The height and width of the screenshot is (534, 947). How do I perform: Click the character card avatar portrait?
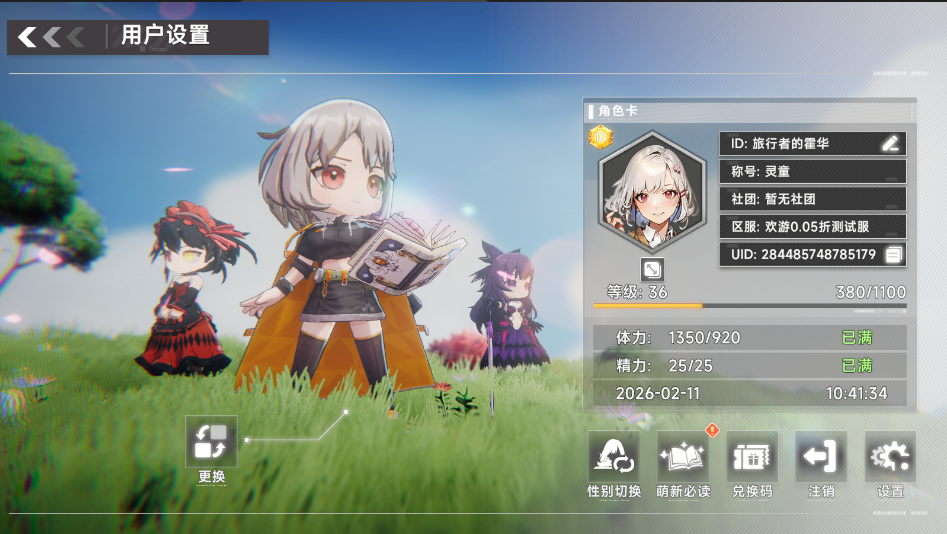coord(651,195)
